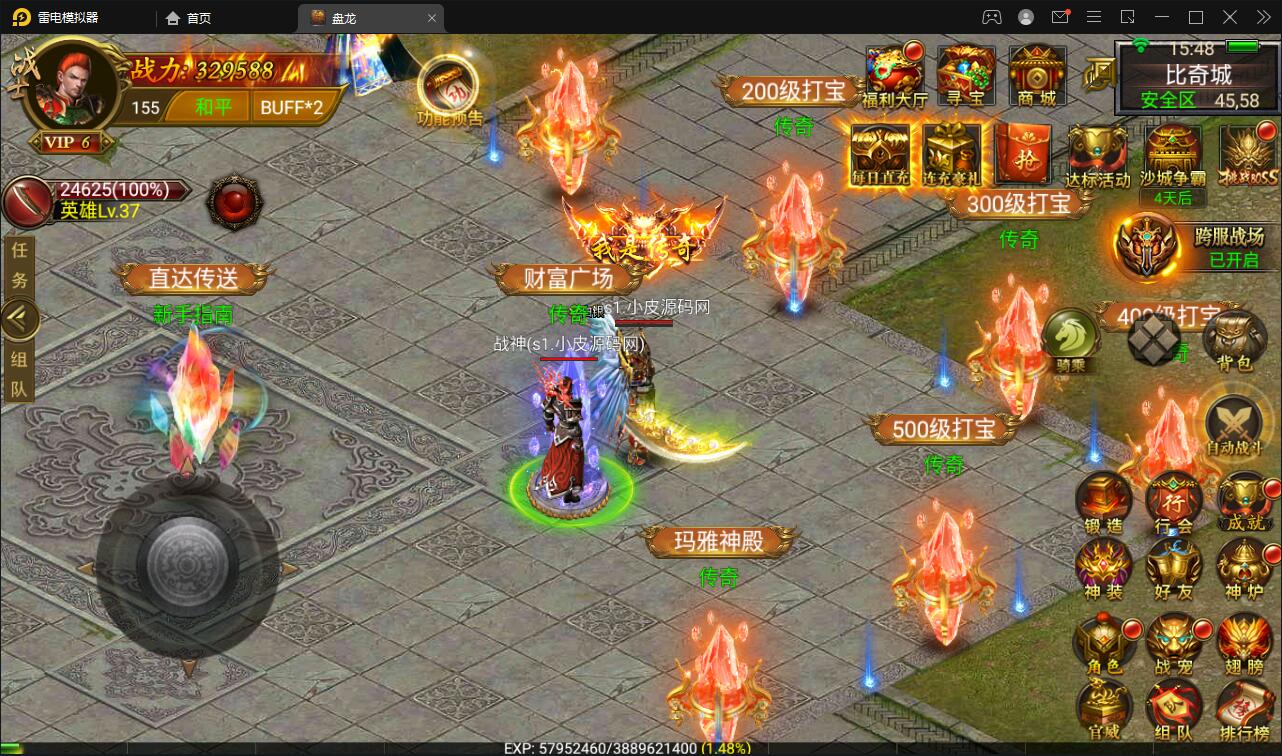
Task: Open the 连充豪礼 gift box
Action: pos(952,154)
